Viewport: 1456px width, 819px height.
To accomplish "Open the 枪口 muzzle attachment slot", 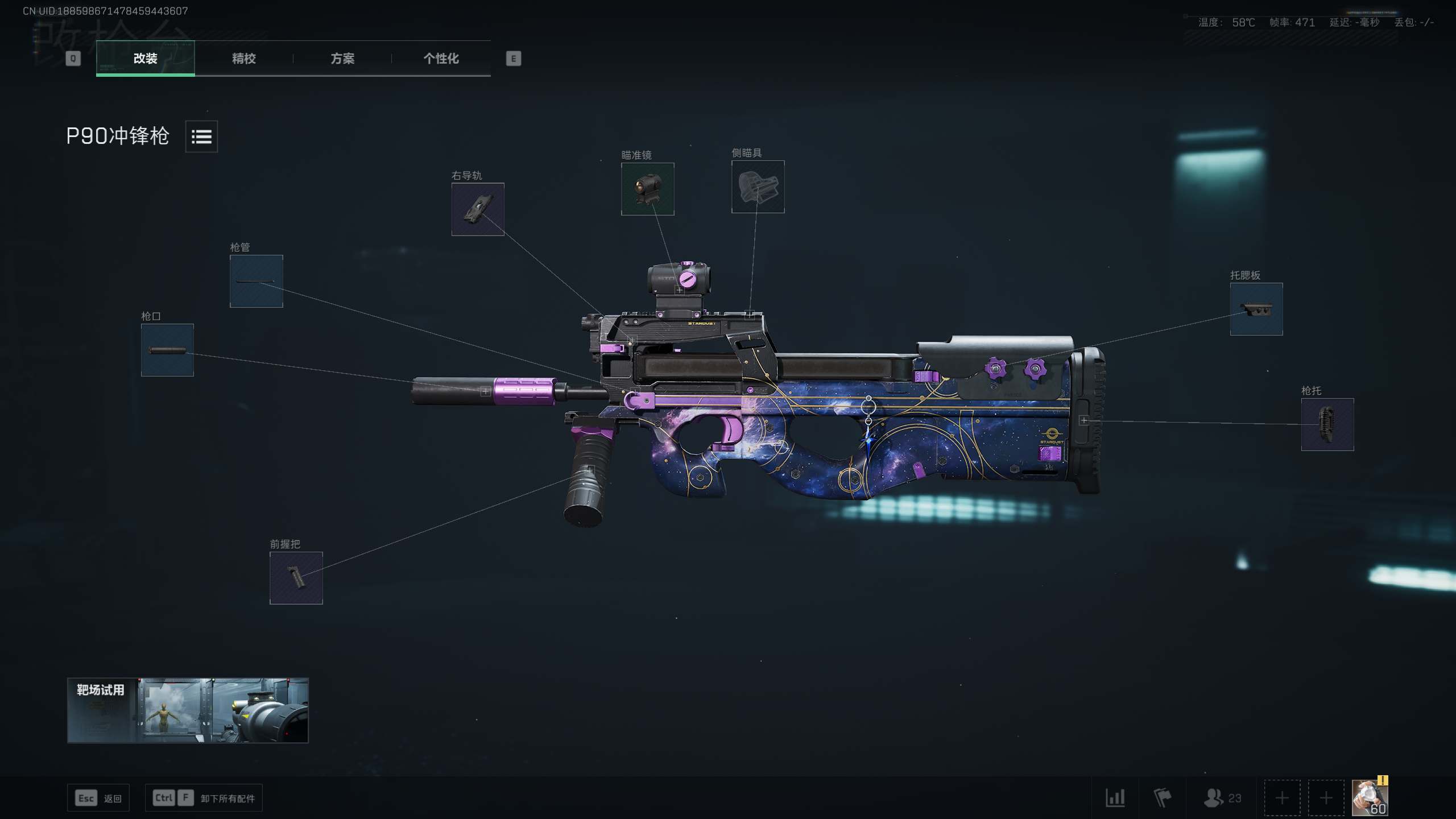I will pyautogui.click(x=167, y=350).
